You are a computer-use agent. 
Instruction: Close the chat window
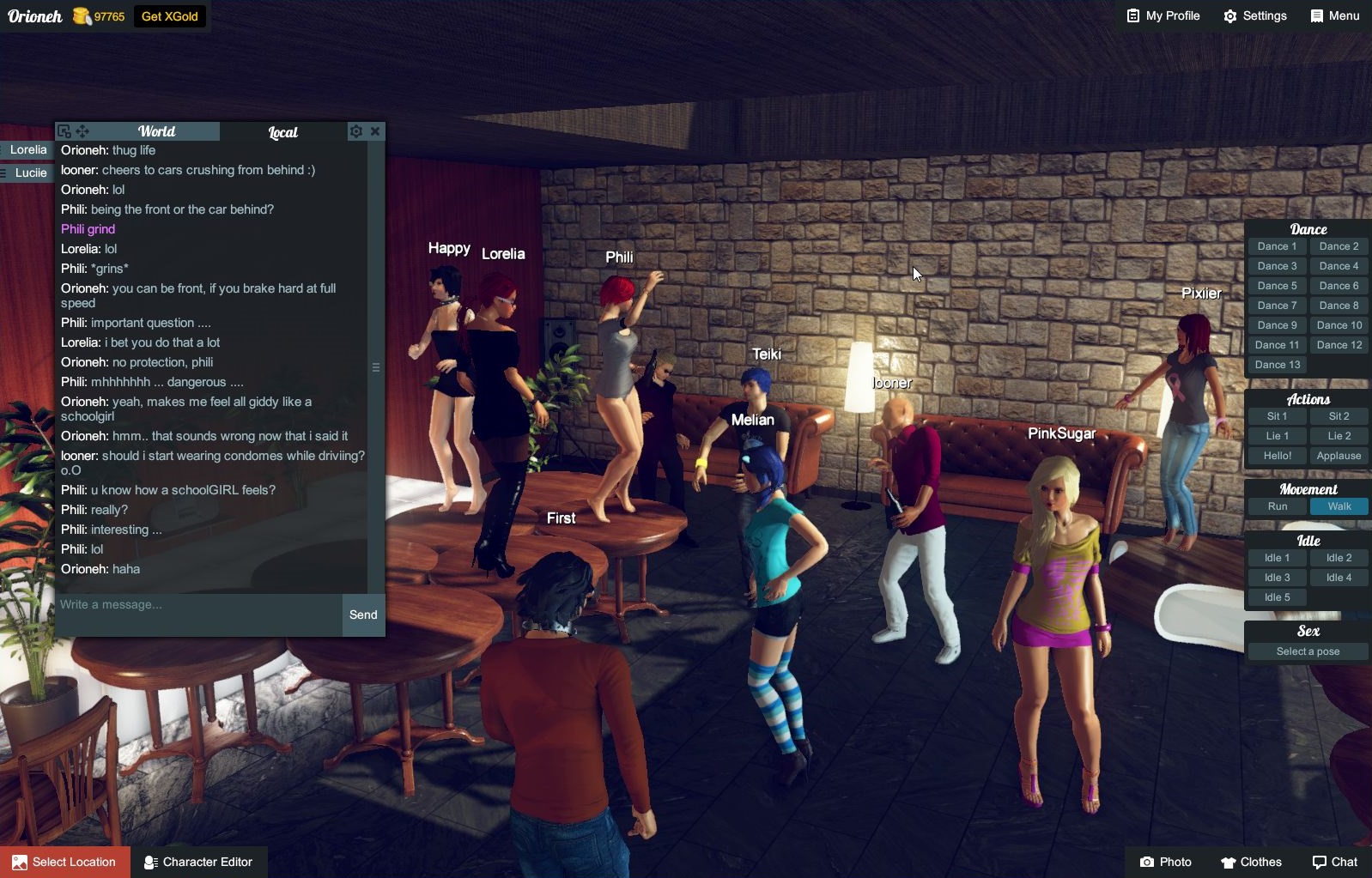pyautogui.click(x=375, y=131)
